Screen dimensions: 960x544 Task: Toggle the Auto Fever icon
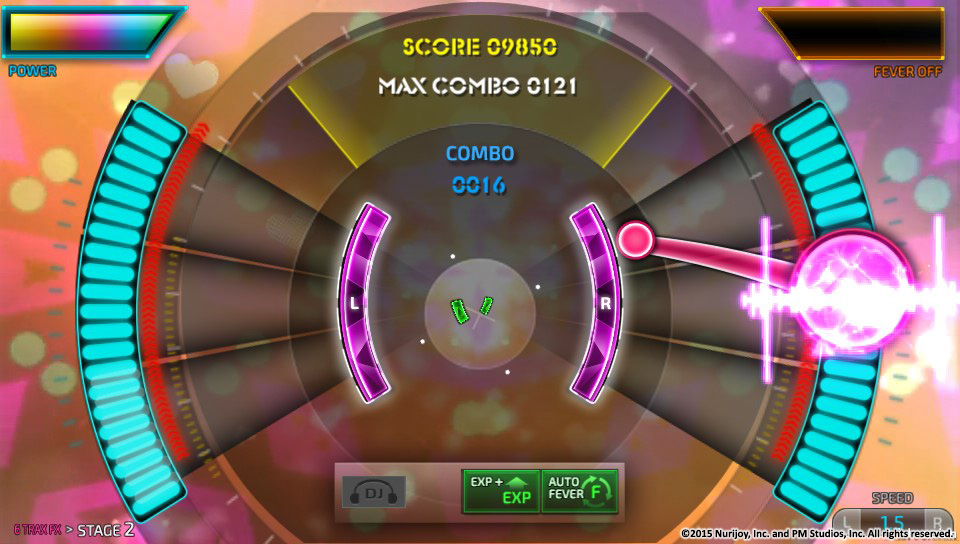(580, 491)
